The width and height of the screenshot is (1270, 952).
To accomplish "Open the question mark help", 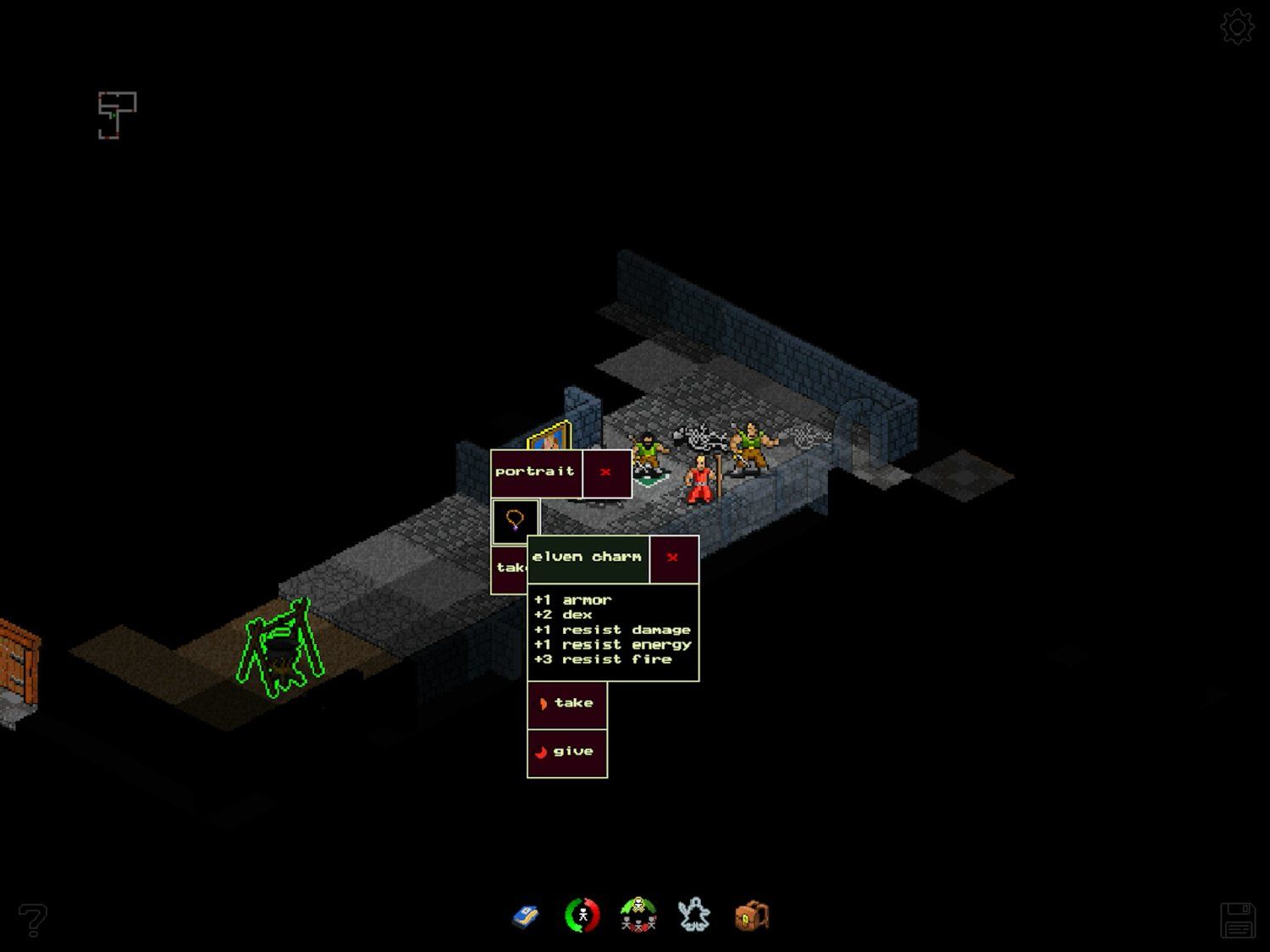I will (x=32, y=920).
